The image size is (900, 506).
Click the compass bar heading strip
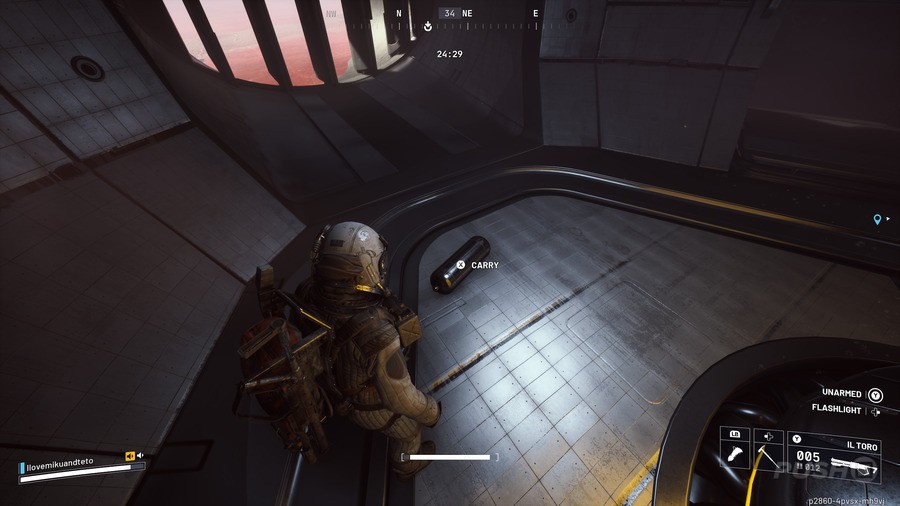point(467,14)
